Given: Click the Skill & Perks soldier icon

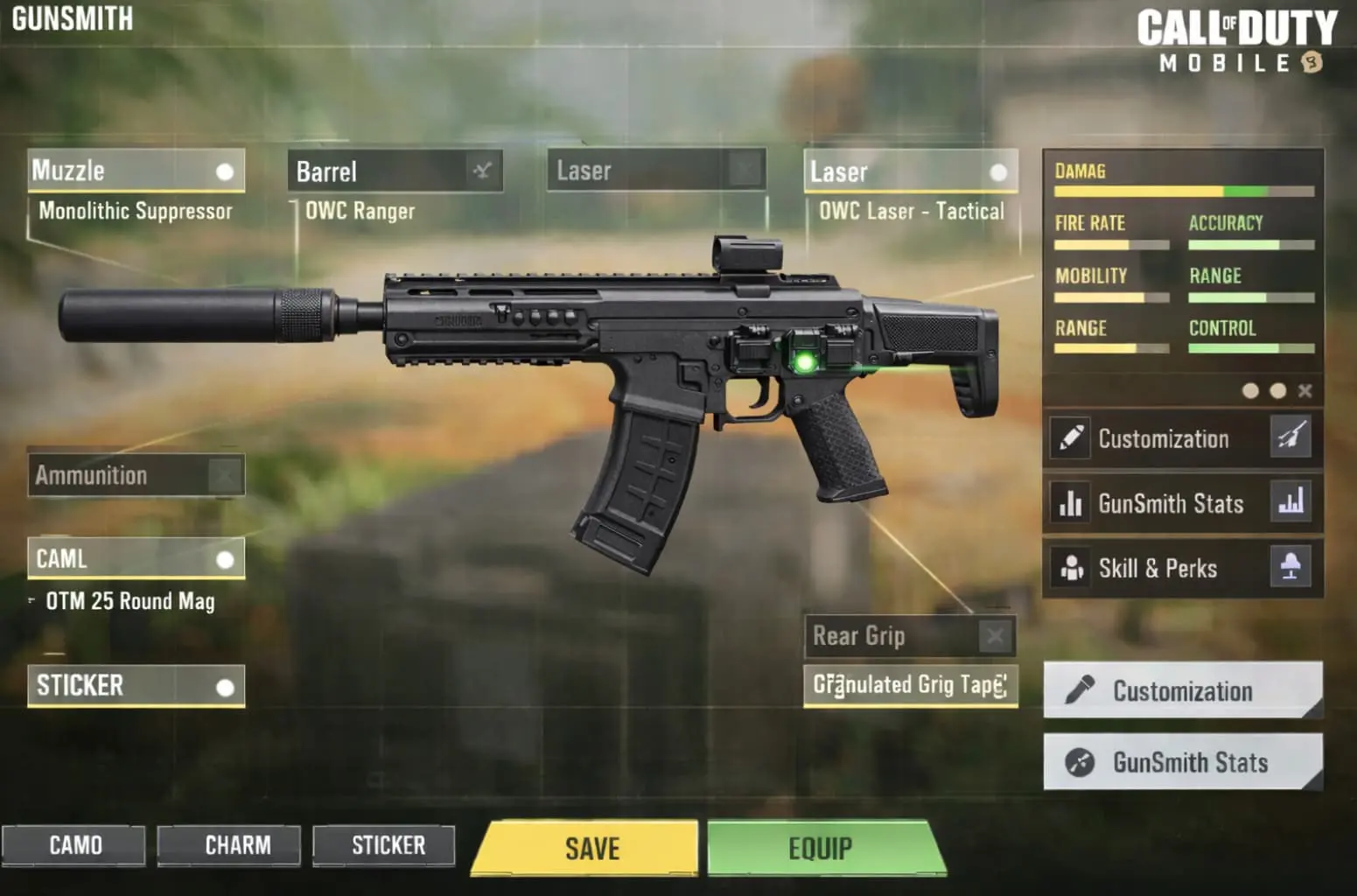Looking at the screenshot, I should 1071,568.
